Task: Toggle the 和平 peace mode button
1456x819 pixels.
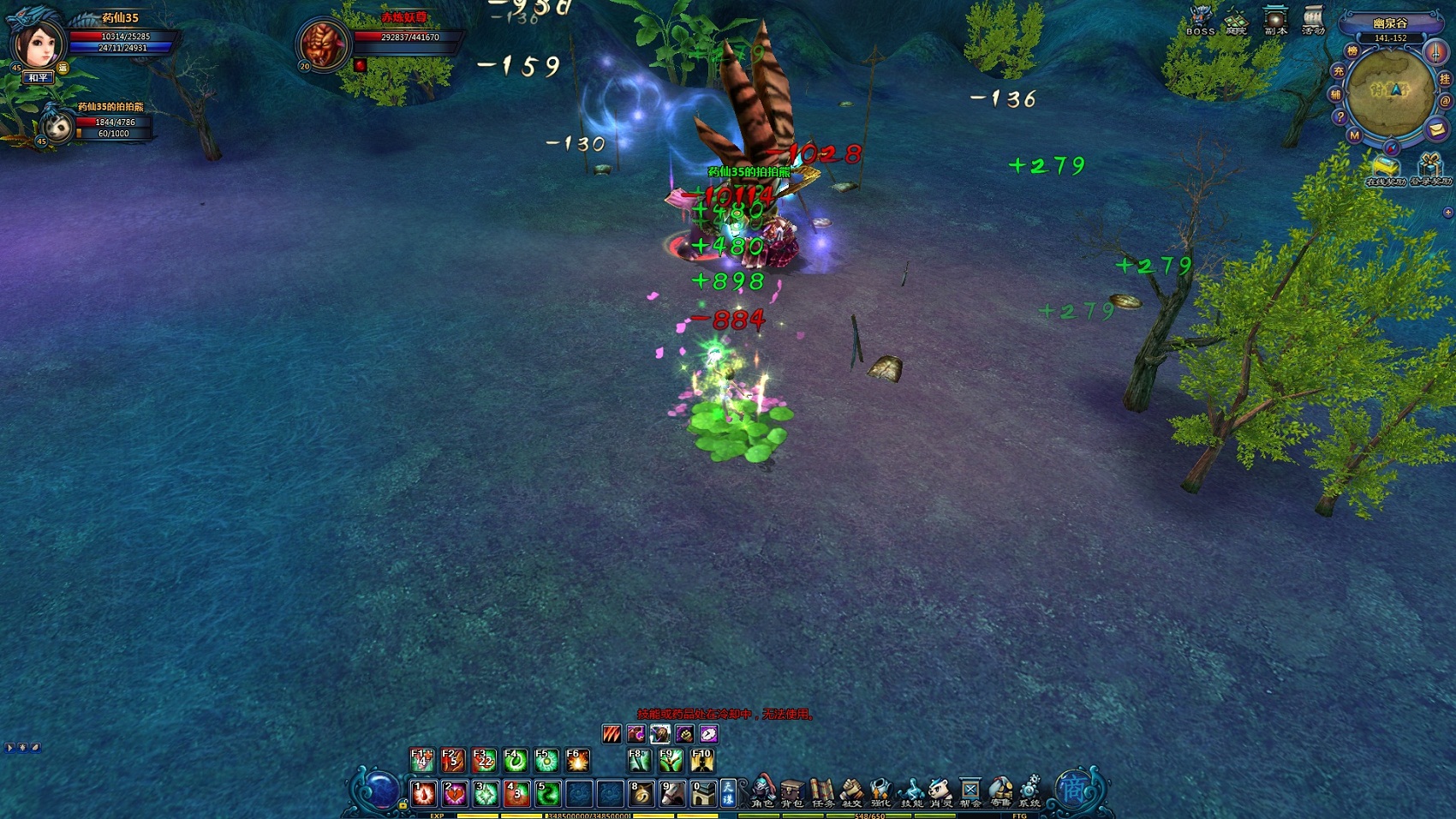Action: [38, 78]
